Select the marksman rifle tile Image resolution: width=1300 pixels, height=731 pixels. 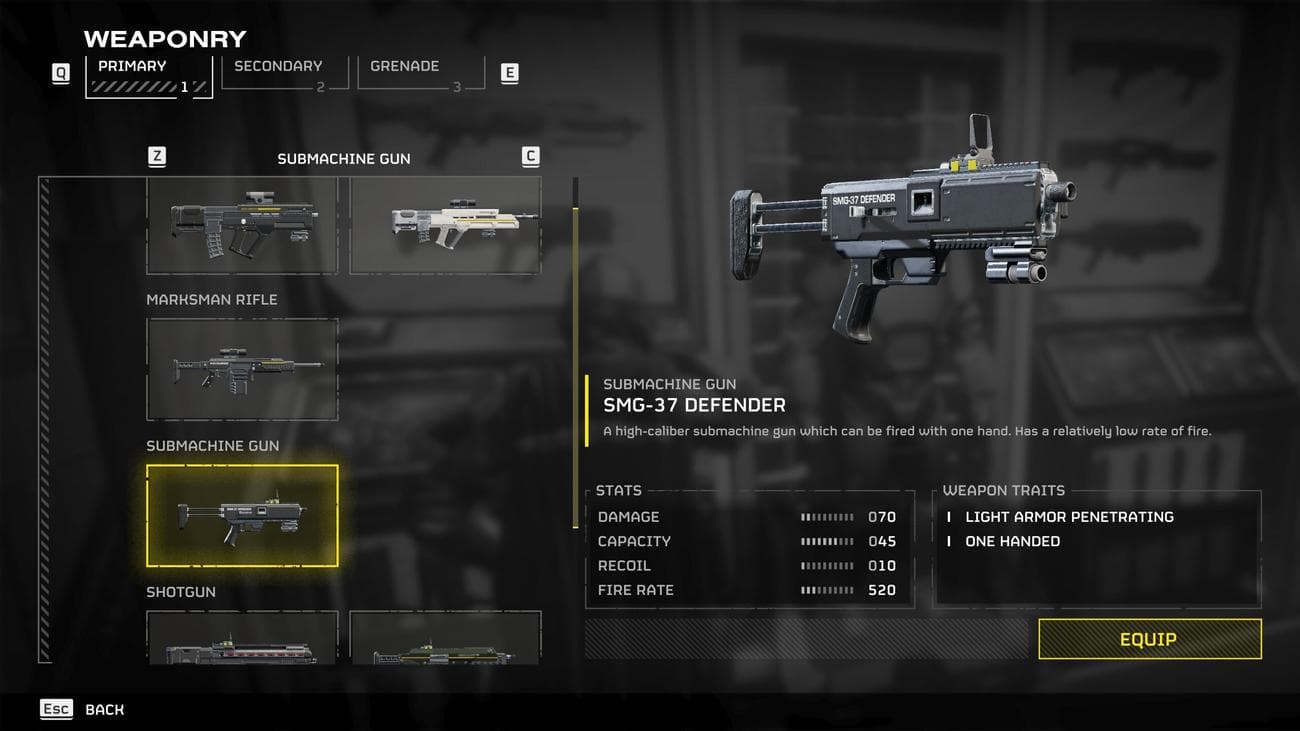coord(242,369)
